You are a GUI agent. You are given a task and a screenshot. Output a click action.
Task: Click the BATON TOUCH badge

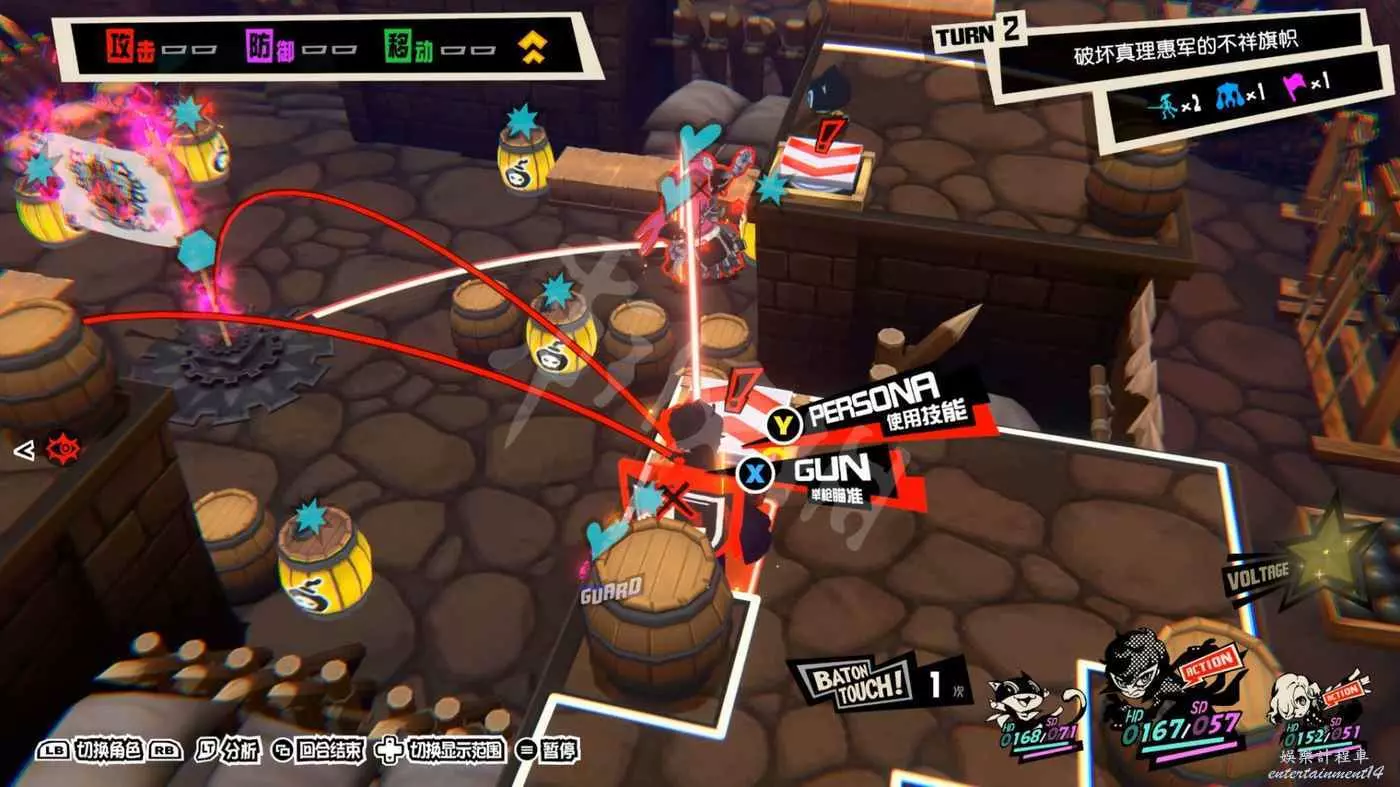tap(853, 682)
